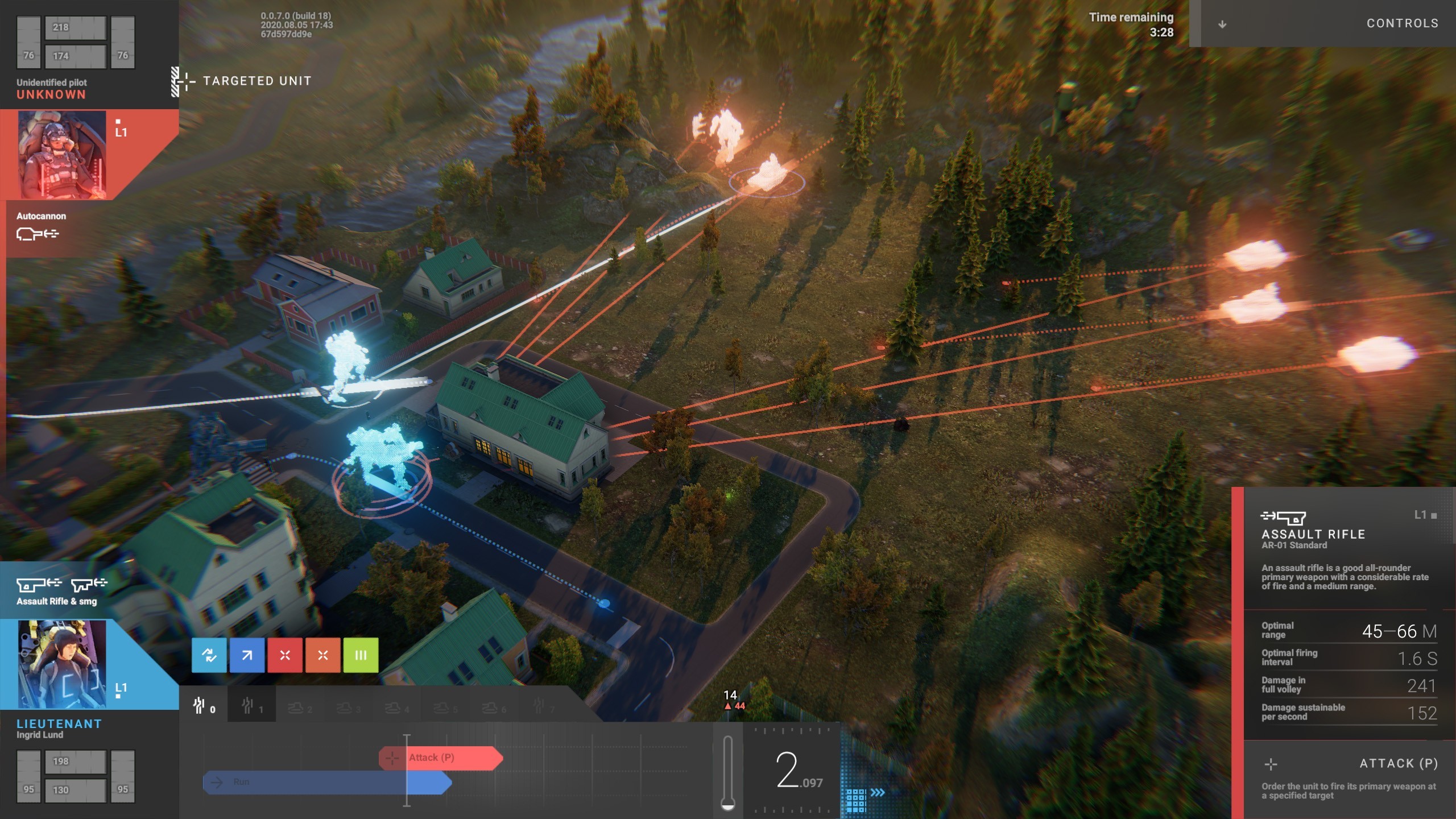Select the Attack (P) timeline action block

click(x=441, y=758)
